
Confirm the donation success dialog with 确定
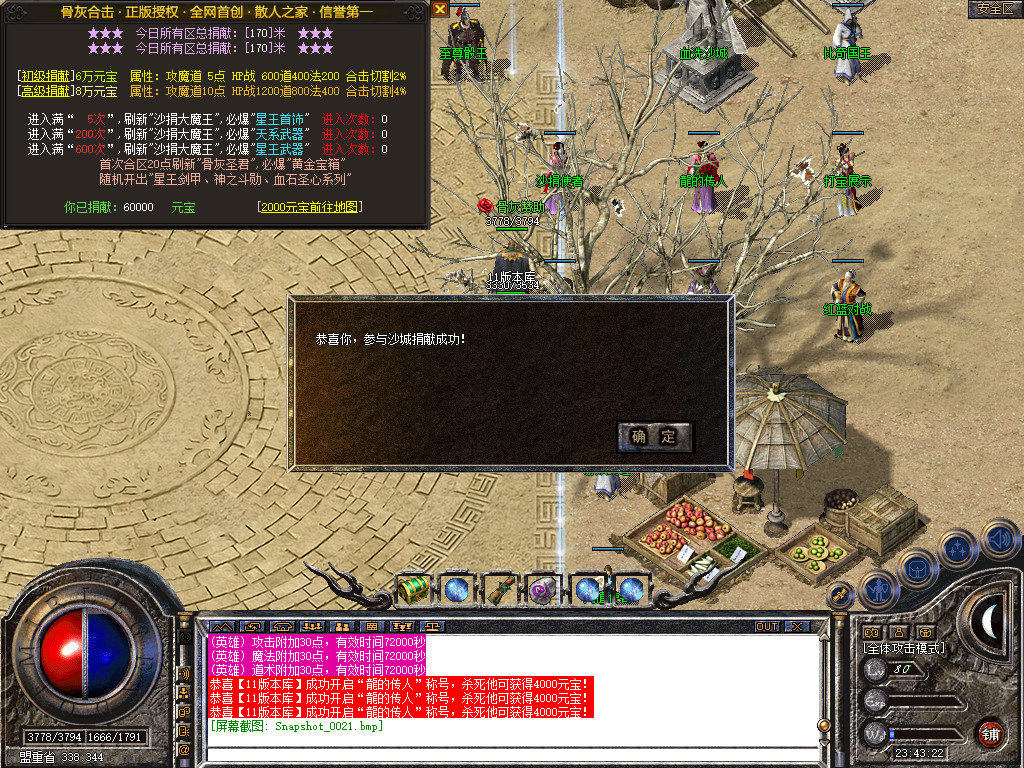(x=654, y=436)
